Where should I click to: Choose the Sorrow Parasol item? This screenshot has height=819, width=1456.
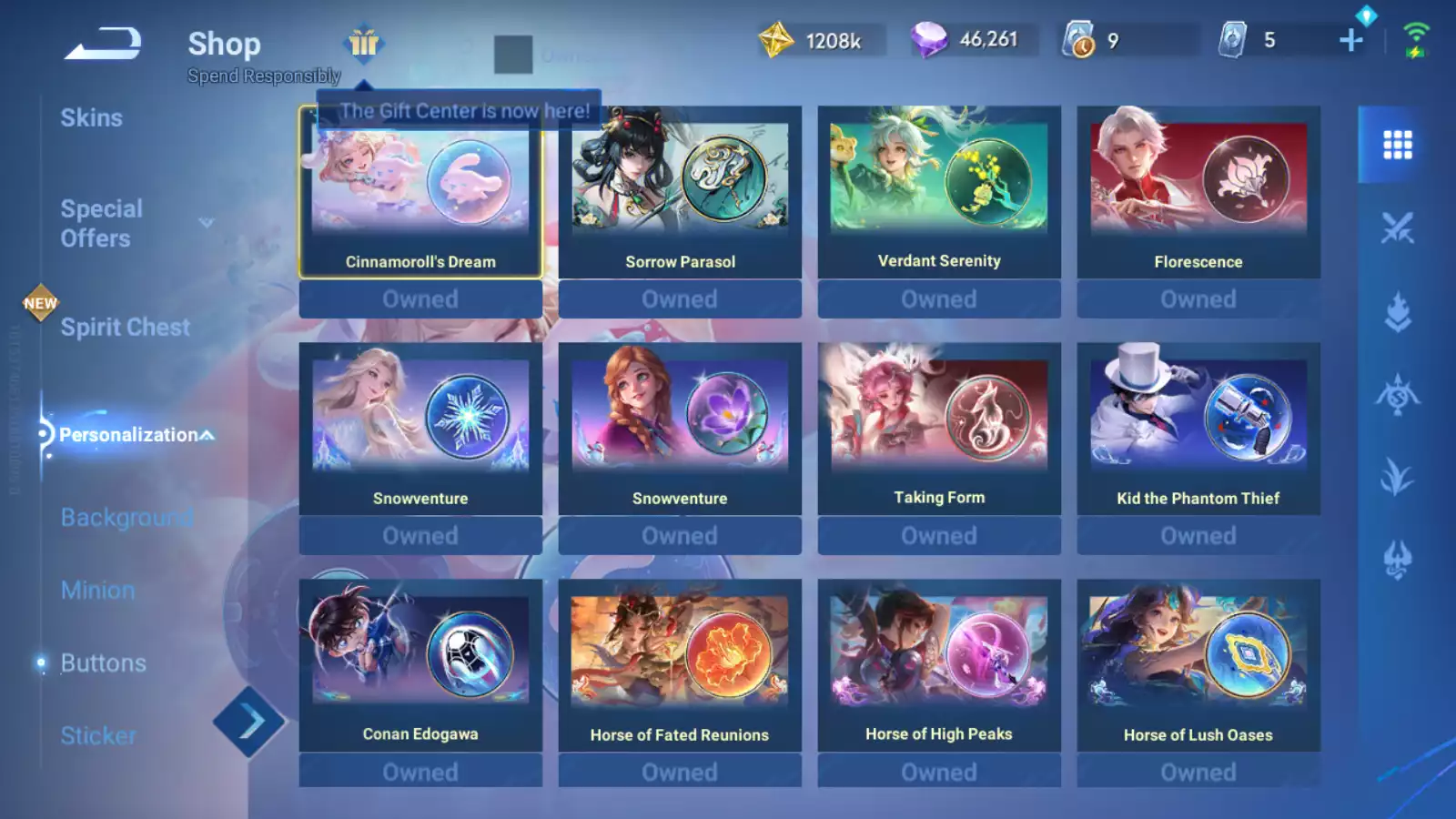[x=680, y=193]
